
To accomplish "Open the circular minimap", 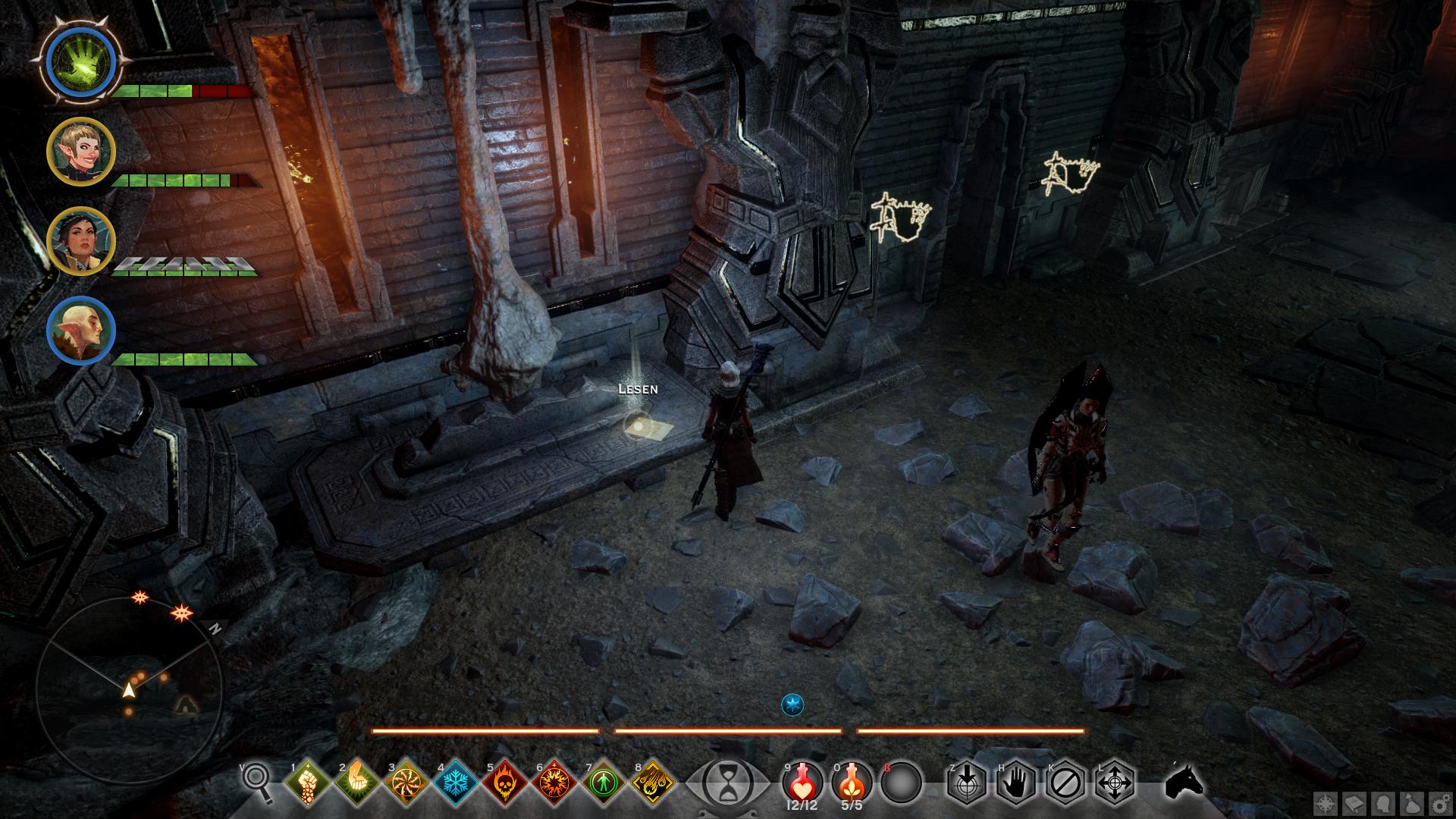I will [x=129, y=690].
